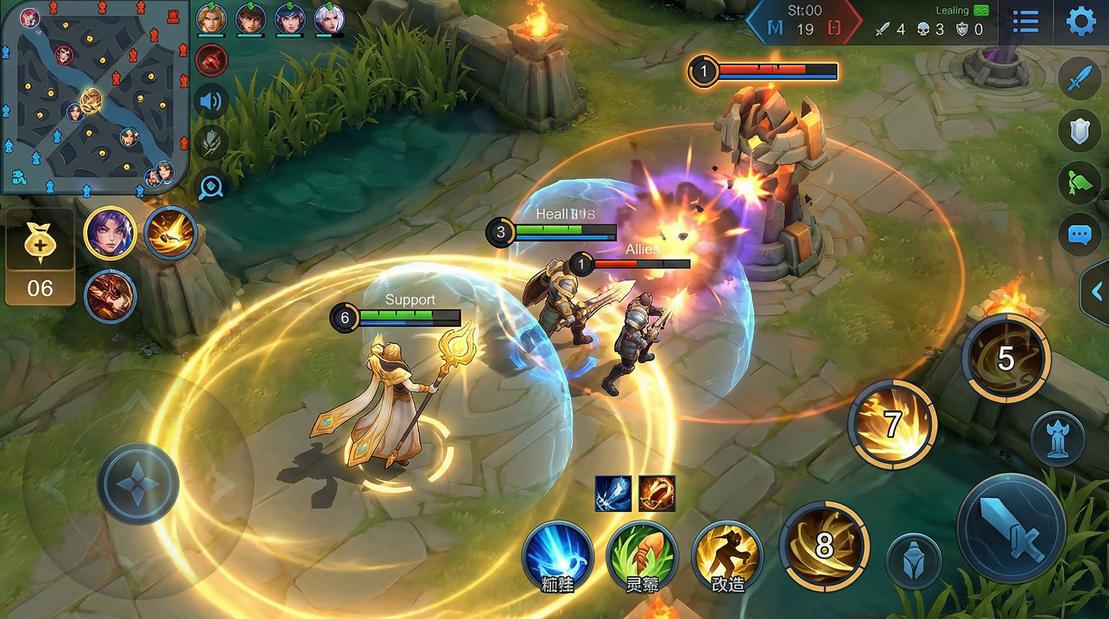Use the green leaf heal spell
The width and height of the screenshot is (1109, 619).
click(641, 554)
